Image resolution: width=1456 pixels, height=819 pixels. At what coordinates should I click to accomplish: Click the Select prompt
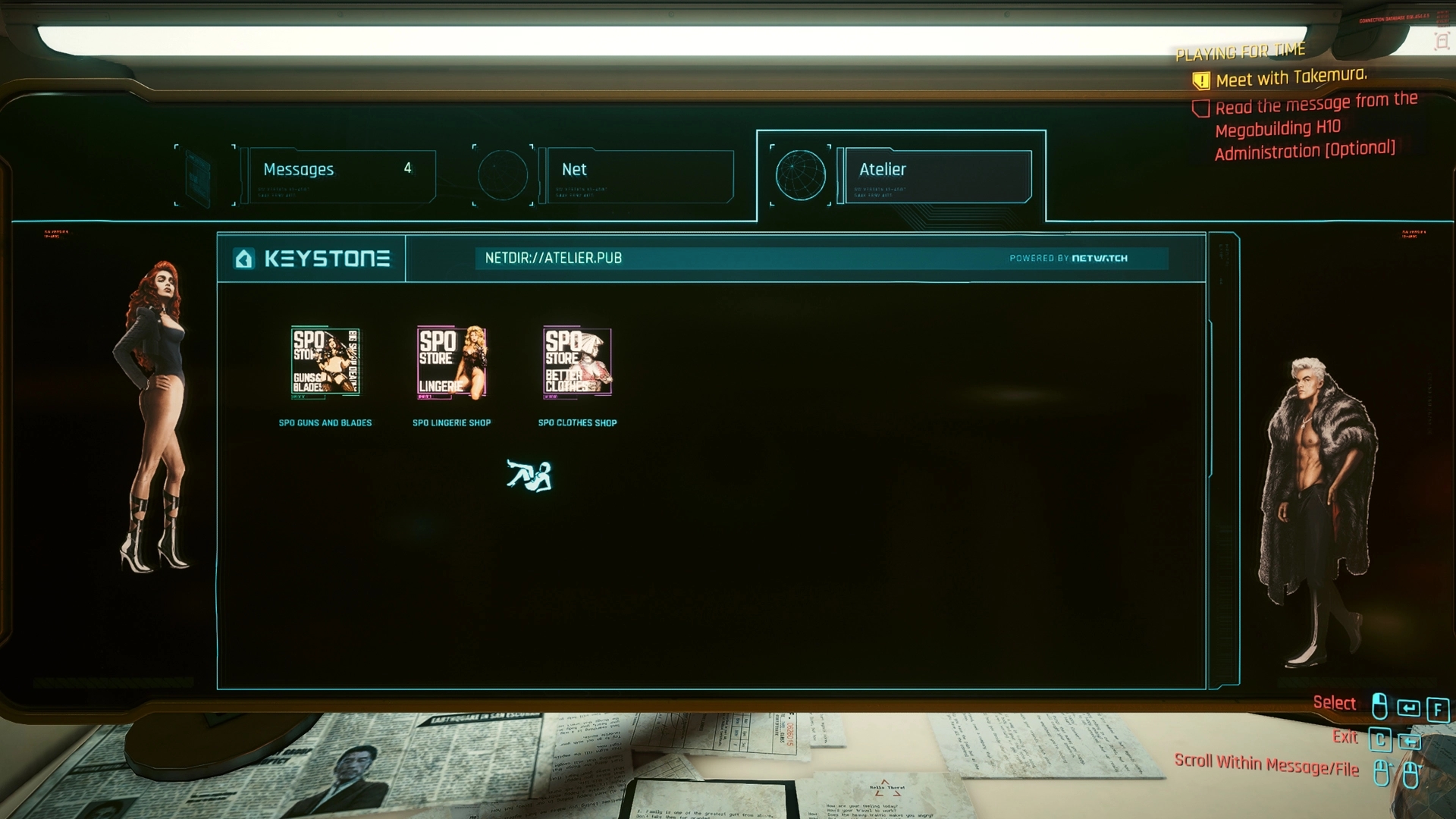pyautogui.click(x=1335, y=703)
